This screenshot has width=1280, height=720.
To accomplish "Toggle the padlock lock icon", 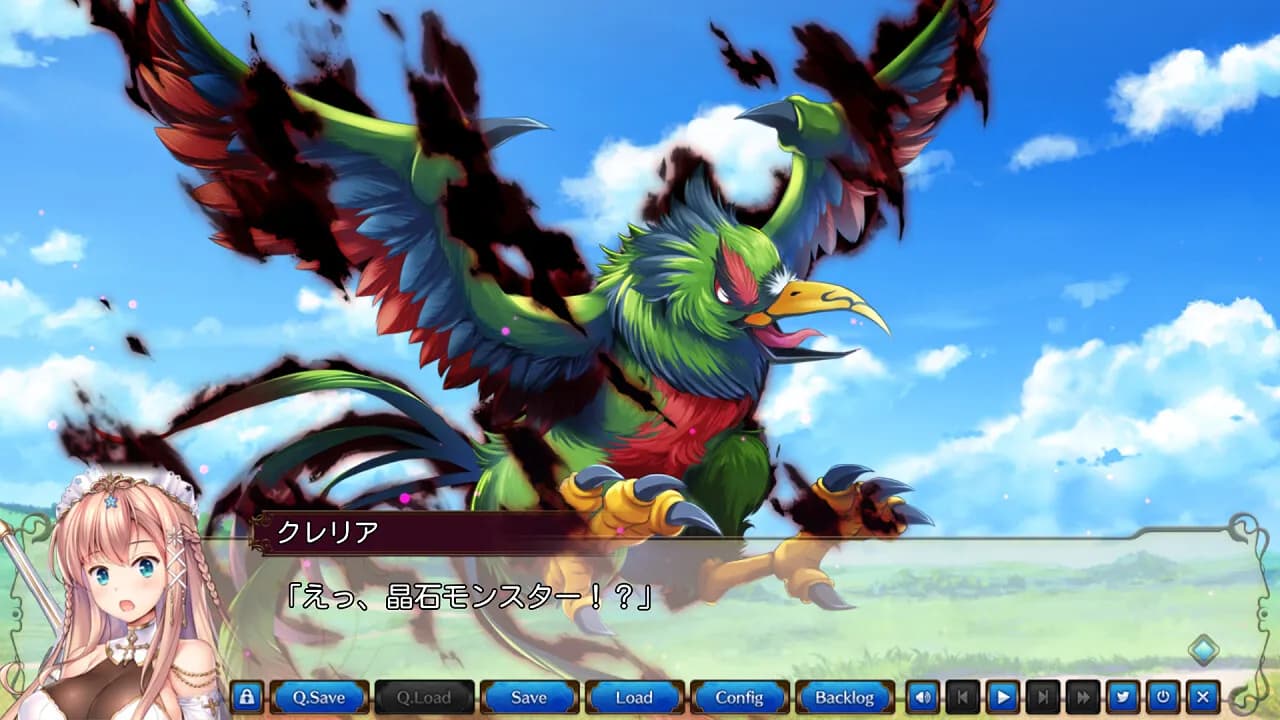I will [245, 697].
